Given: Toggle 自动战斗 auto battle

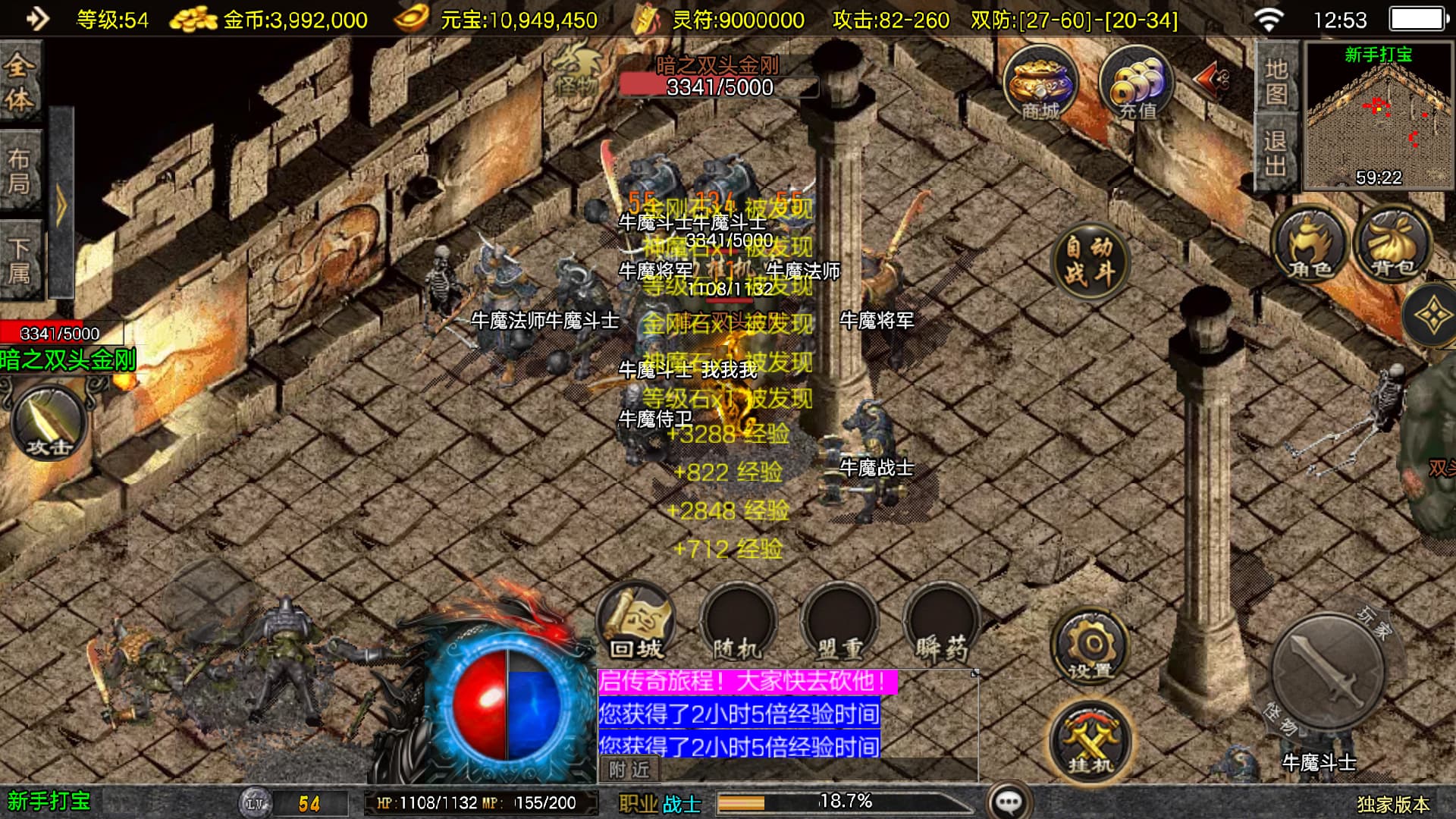Looking at the screenshot, I should pyautogui.click(x=1090, y=260).
